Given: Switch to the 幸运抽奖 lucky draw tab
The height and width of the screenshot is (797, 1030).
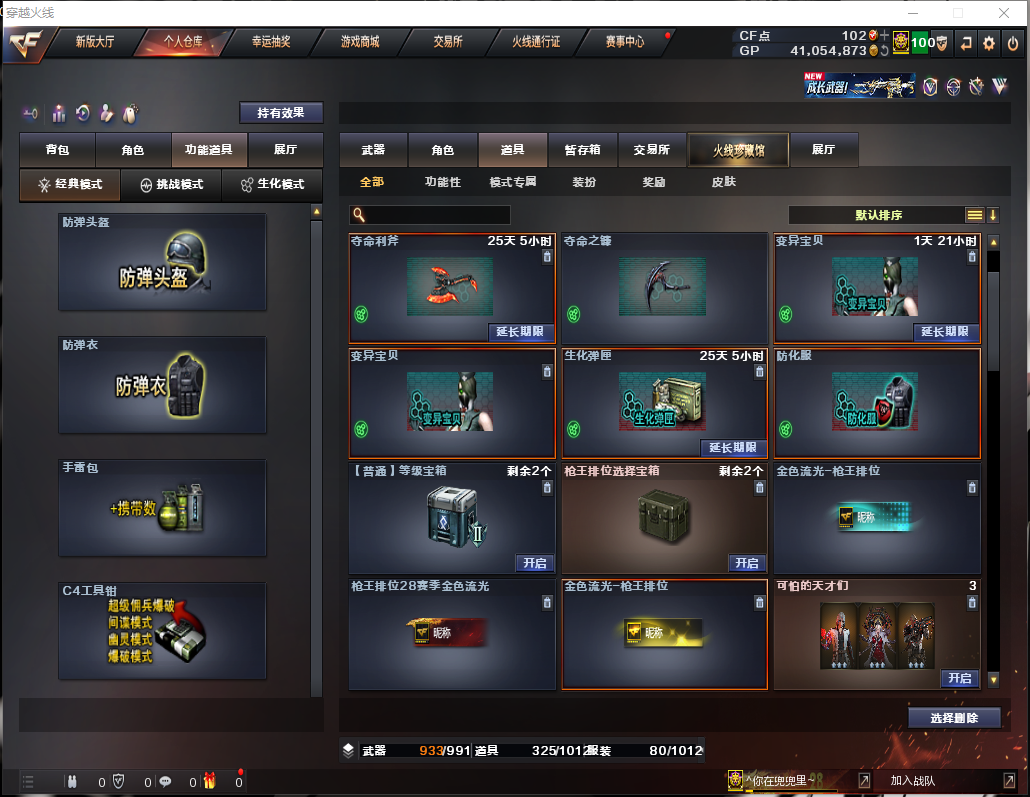Looking at the screenshot, I should [x=270, y=42].
